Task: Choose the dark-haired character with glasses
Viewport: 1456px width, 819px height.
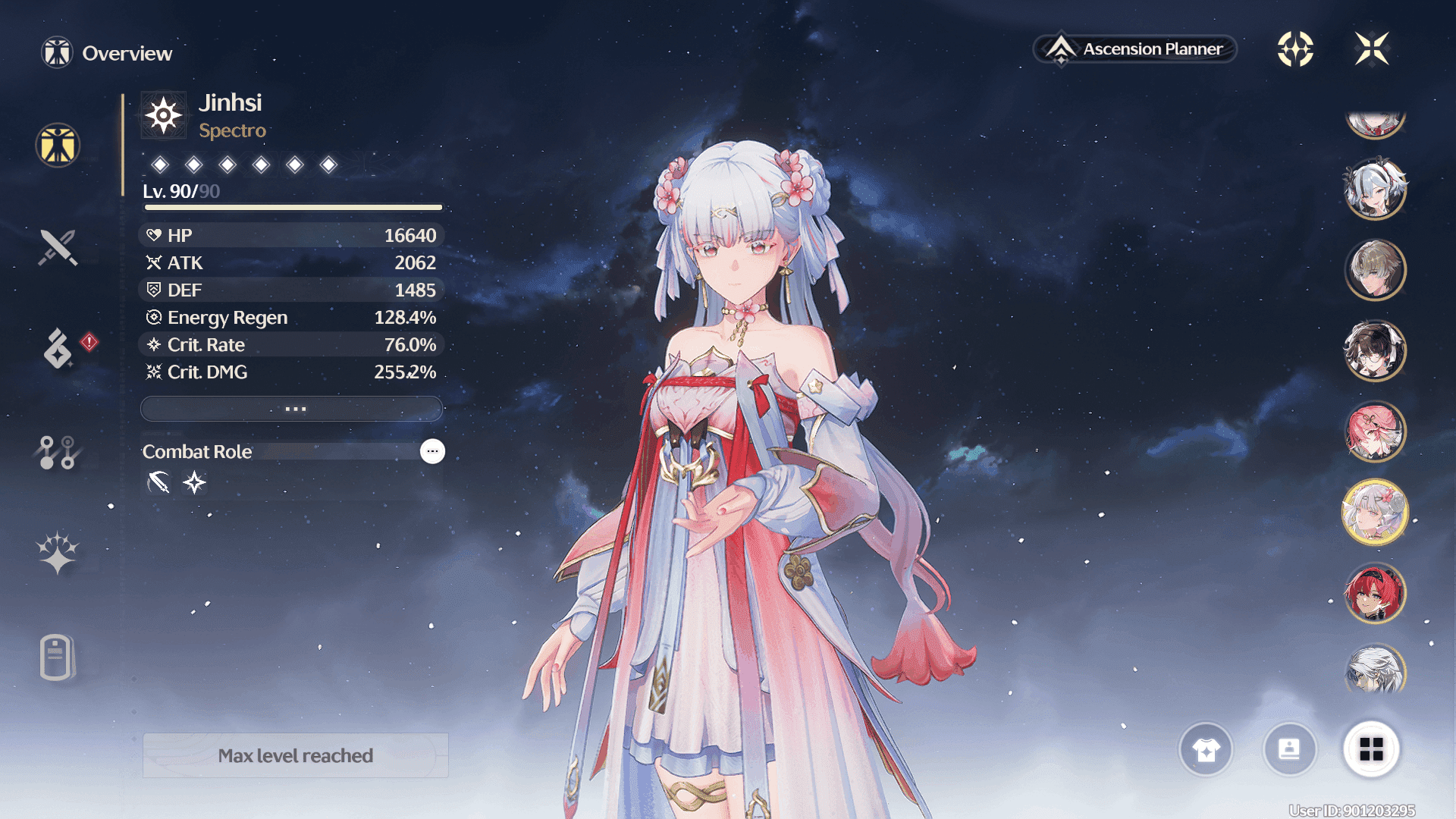Action: click(x=1375, y=350)
